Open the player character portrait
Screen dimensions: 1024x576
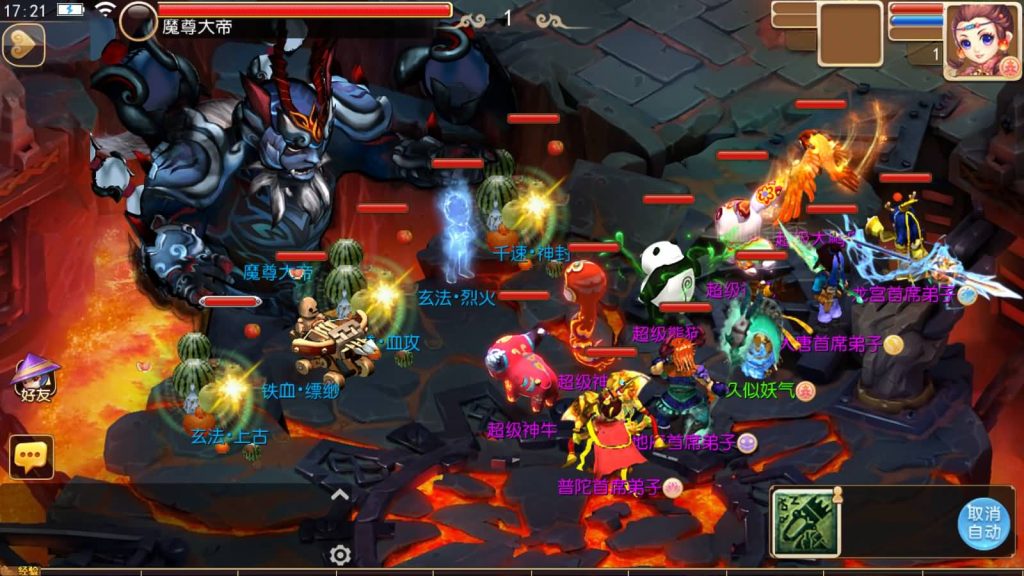[x=982, y=40]
